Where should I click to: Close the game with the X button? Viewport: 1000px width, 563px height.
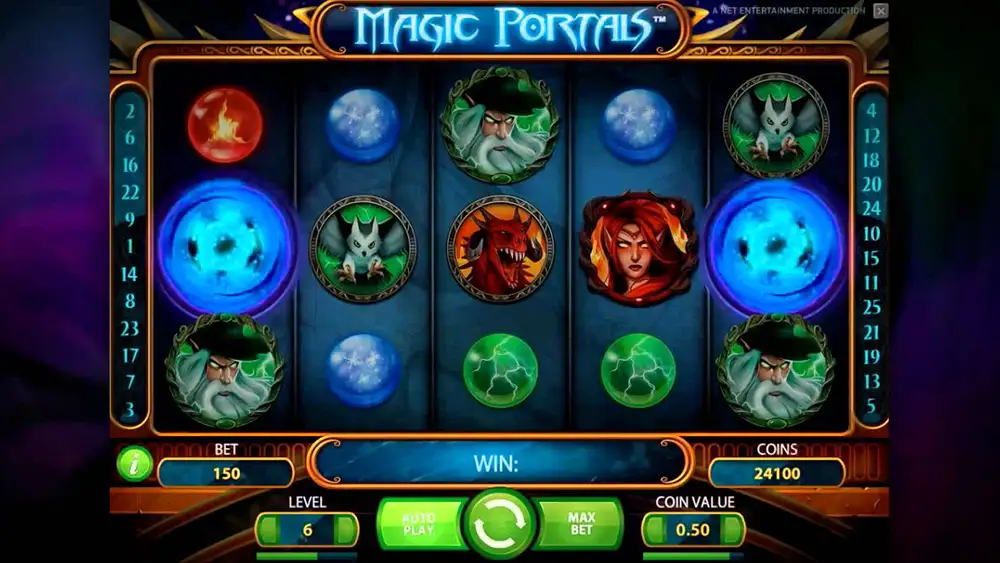(x=880, y=11)
